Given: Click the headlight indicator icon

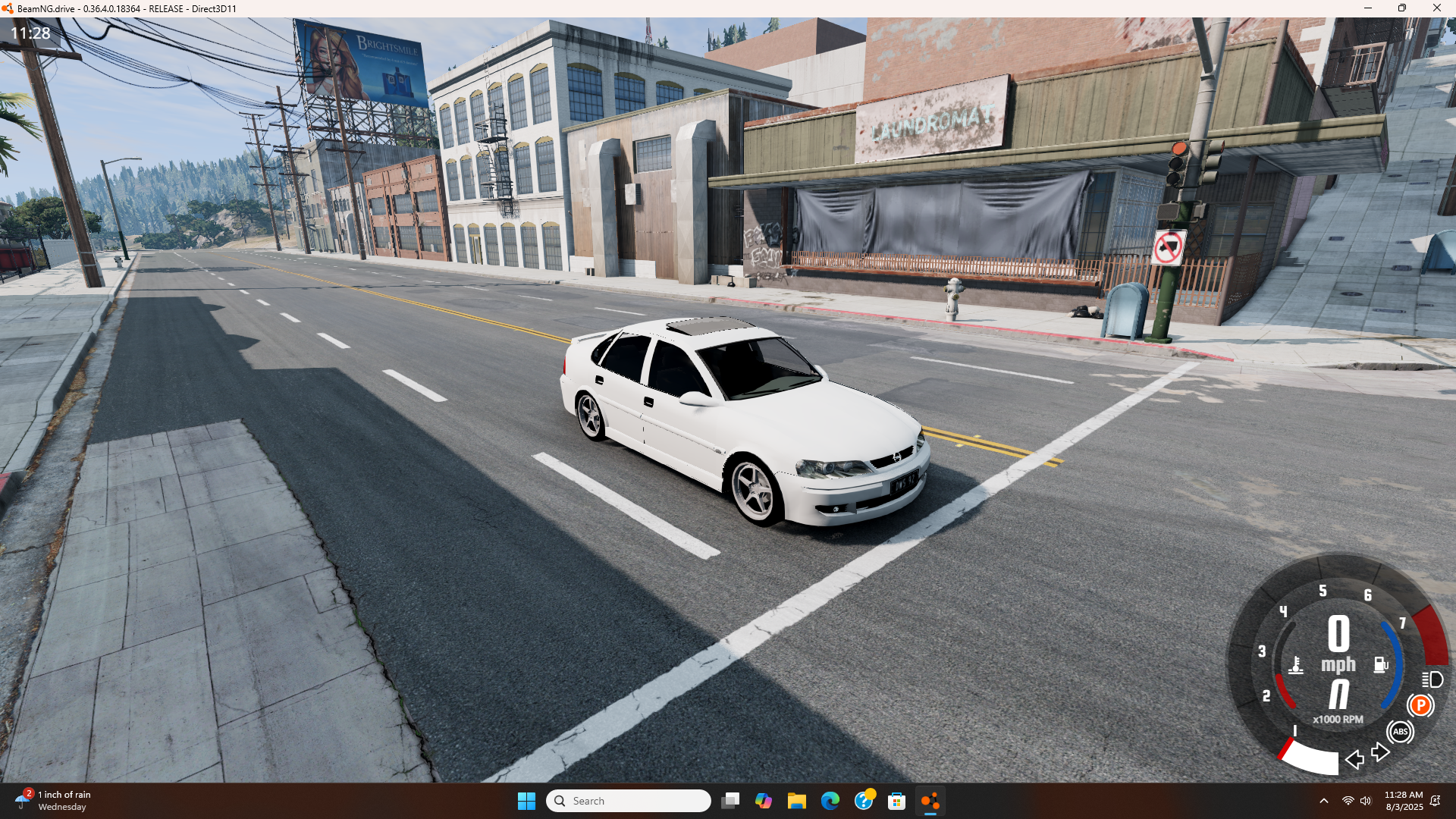Looking at the screenshot, I should click(x=1432, y=679).
